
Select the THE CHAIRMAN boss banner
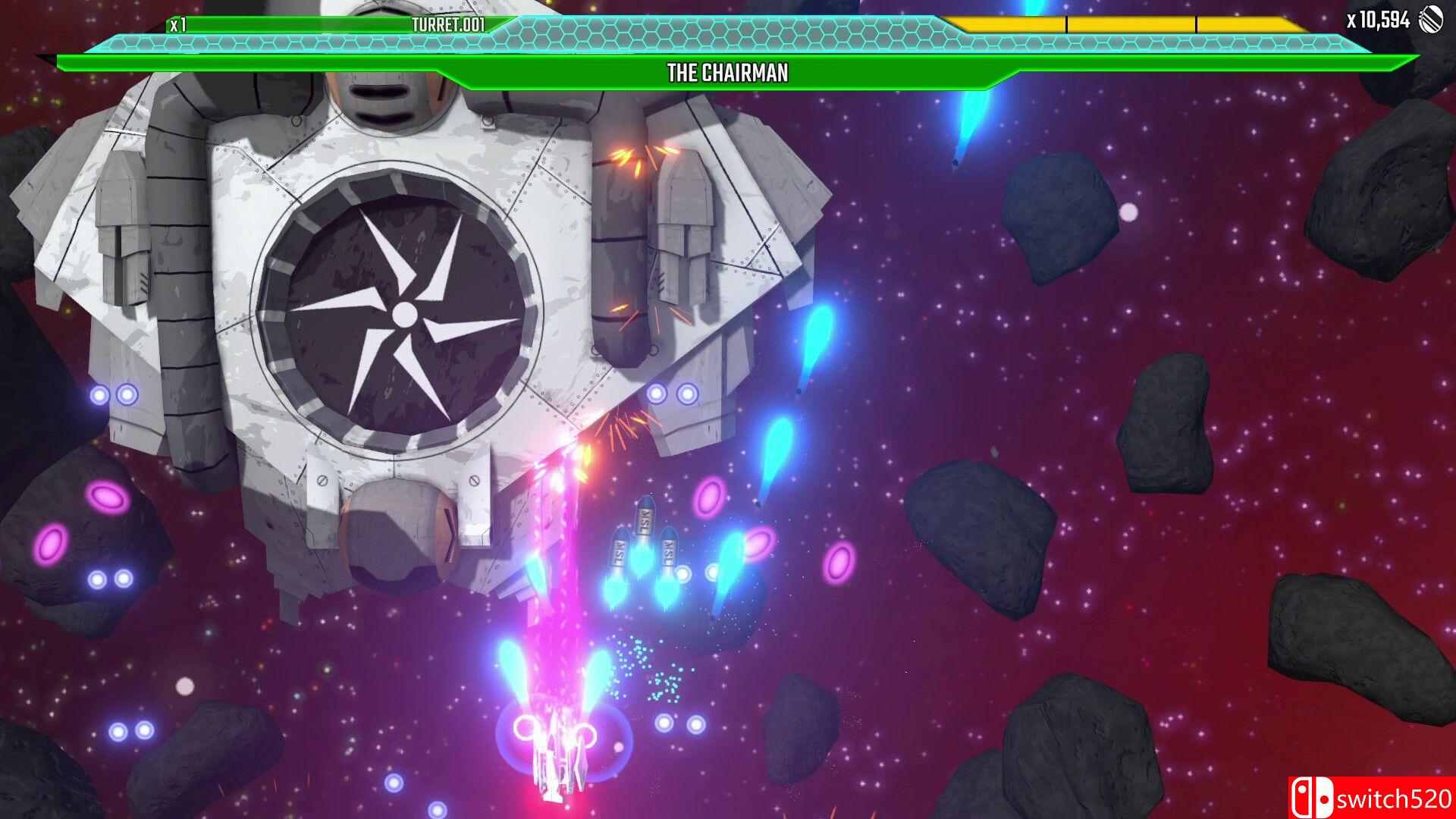tap(726, 74)
